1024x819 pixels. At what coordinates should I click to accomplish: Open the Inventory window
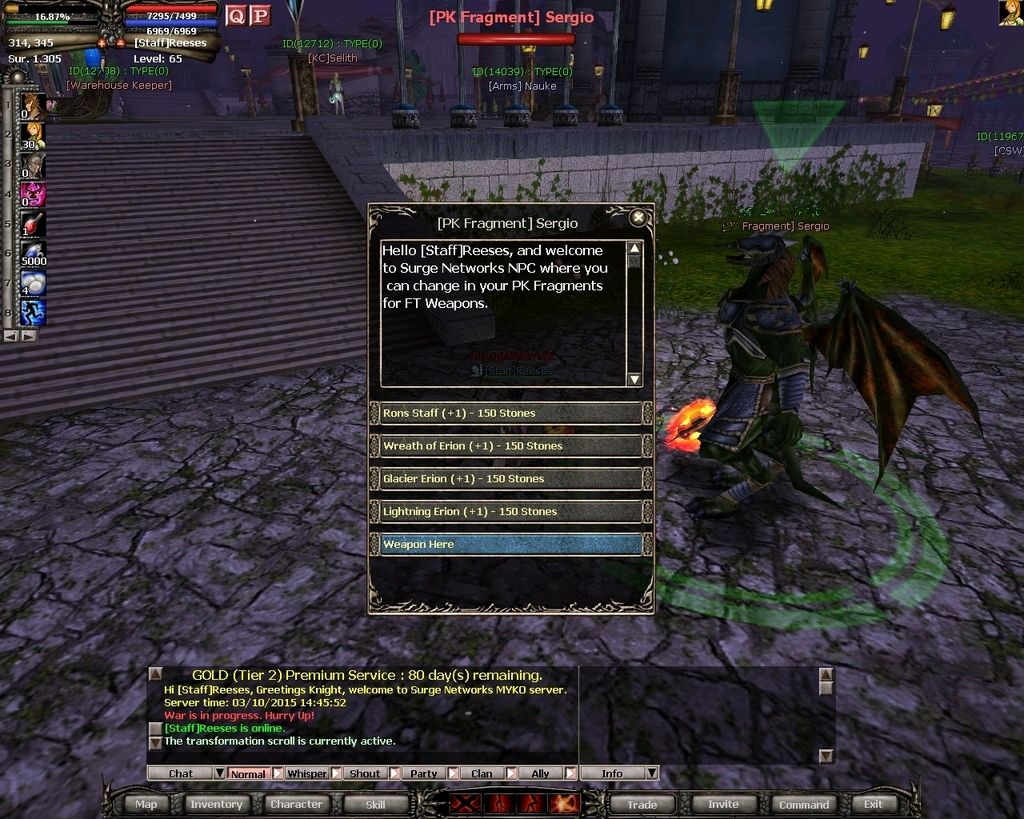pyautogui.click(x=216, y=804)
